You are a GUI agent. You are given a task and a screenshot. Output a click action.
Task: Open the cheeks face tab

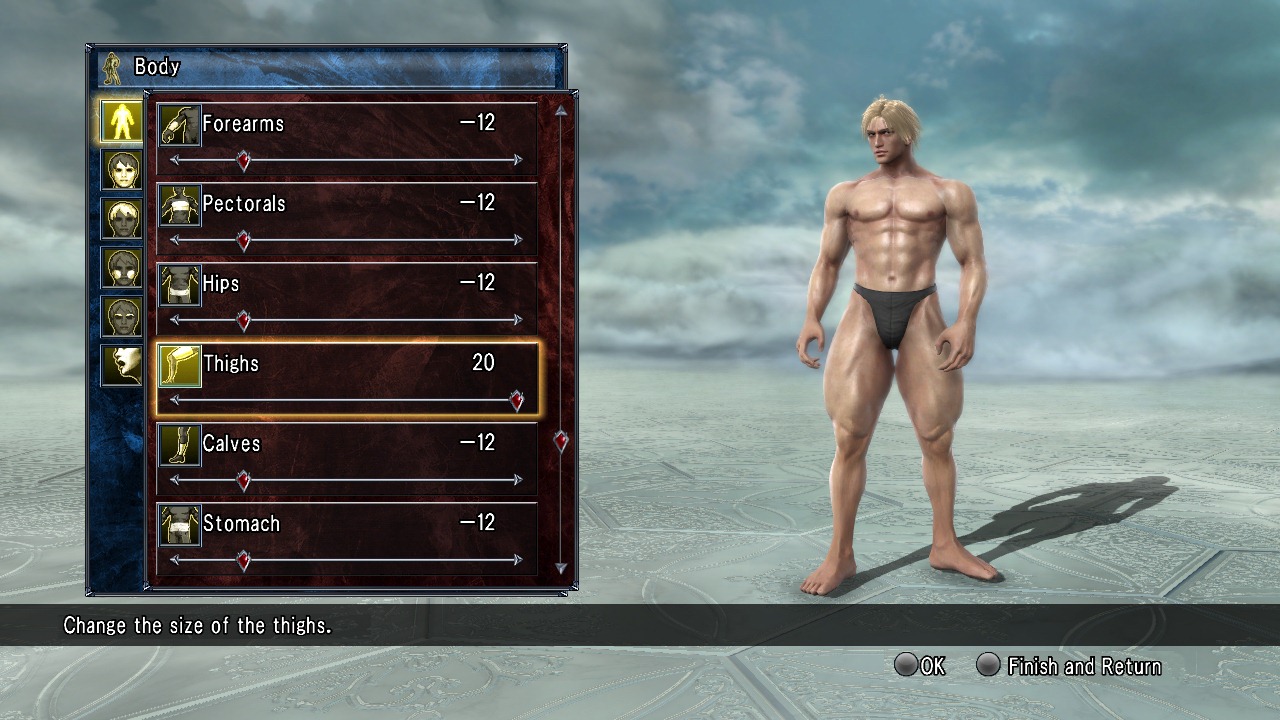pyautogui.click(x=121, y=268)
